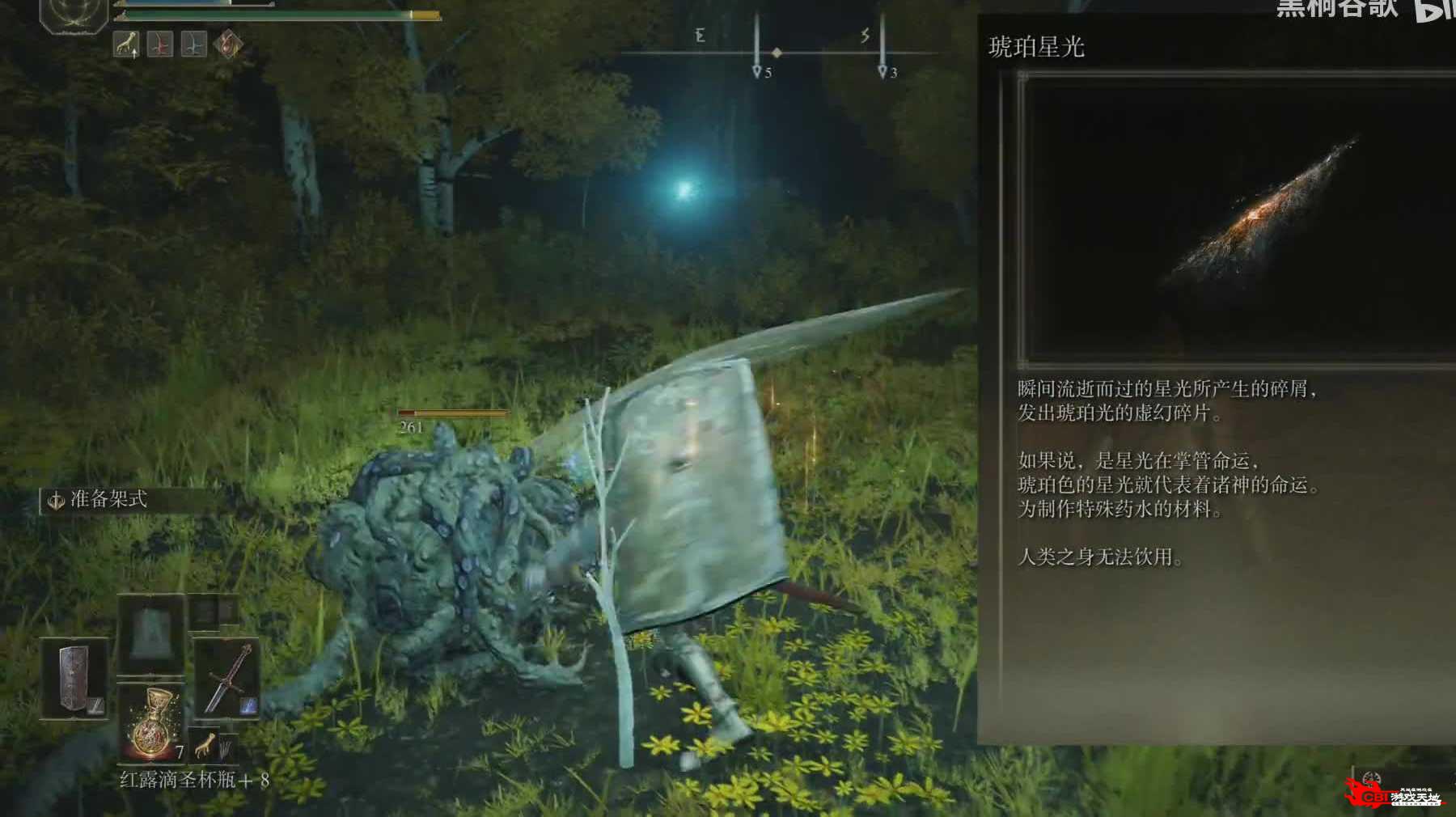View the 琥珀星光 item image

tap(1238, 218)
